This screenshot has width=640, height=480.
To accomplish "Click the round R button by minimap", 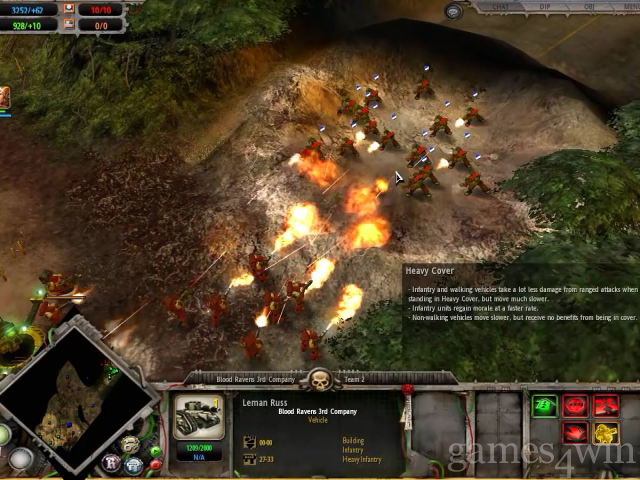I will pos(111,463).
